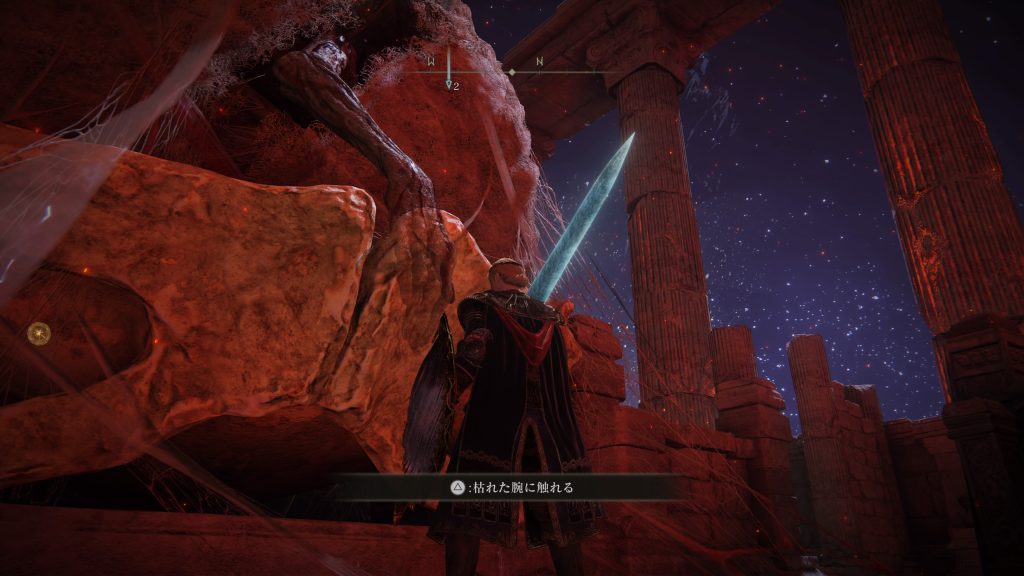Click the compass bar heading strip
1024x576 pixels.
pos(510,70)
